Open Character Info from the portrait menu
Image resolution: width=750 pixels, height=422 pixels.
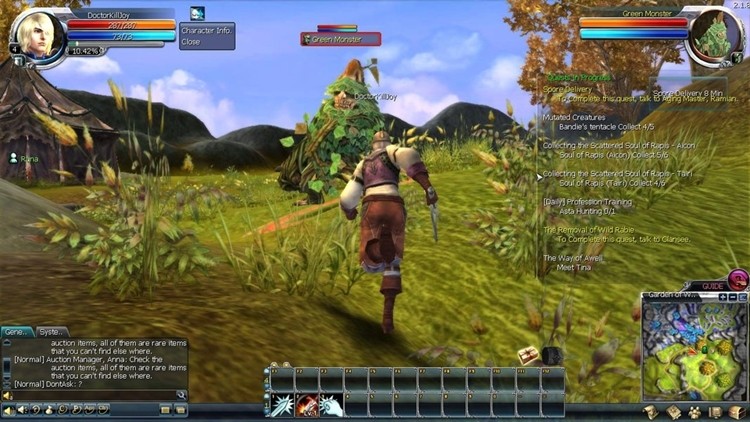pos(206,31)
